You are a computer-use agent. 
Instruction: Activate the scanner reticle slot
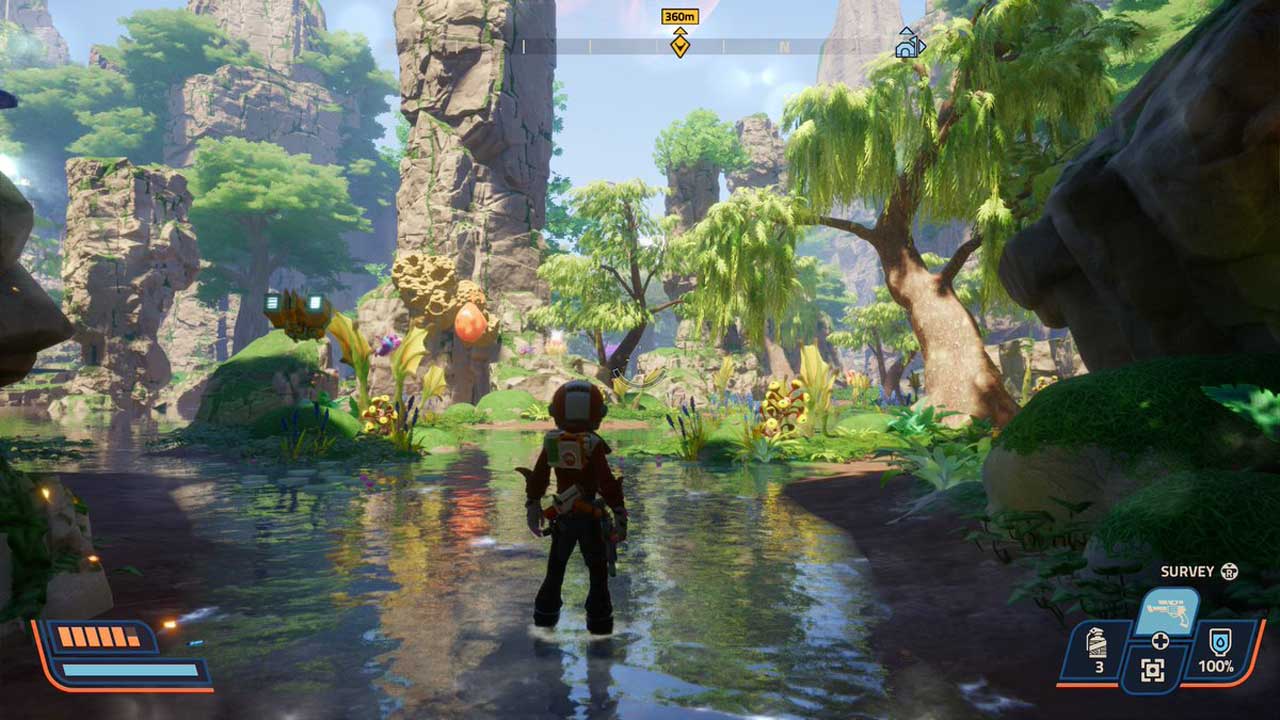(x=1153, y=671)
